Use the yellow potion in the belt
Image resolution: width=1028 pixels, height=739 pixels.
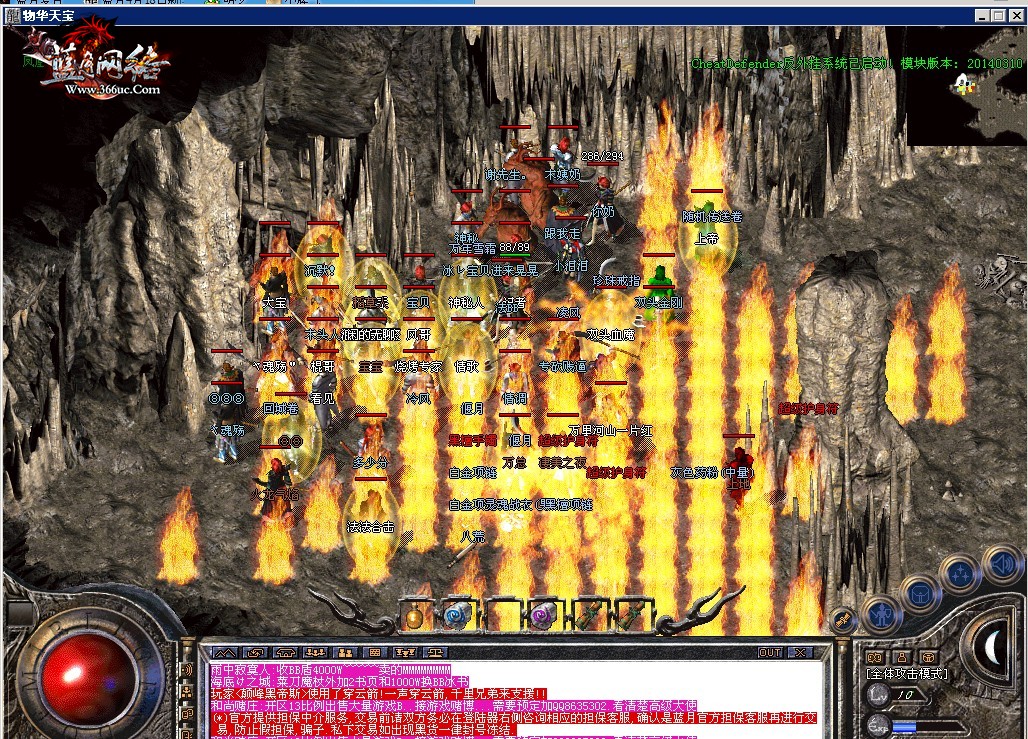tap(414, 615)
